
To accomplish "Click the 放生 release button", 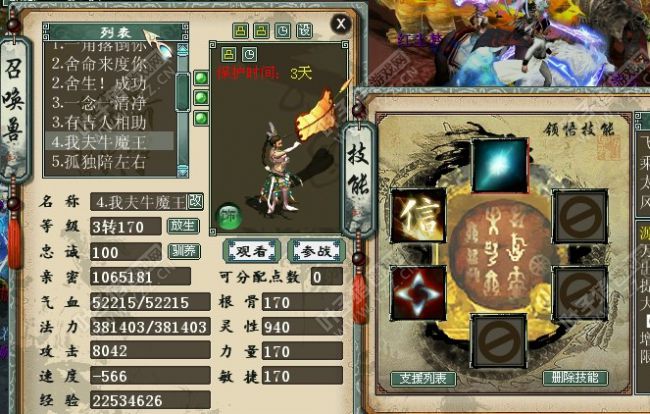I will tap(182, 225).
